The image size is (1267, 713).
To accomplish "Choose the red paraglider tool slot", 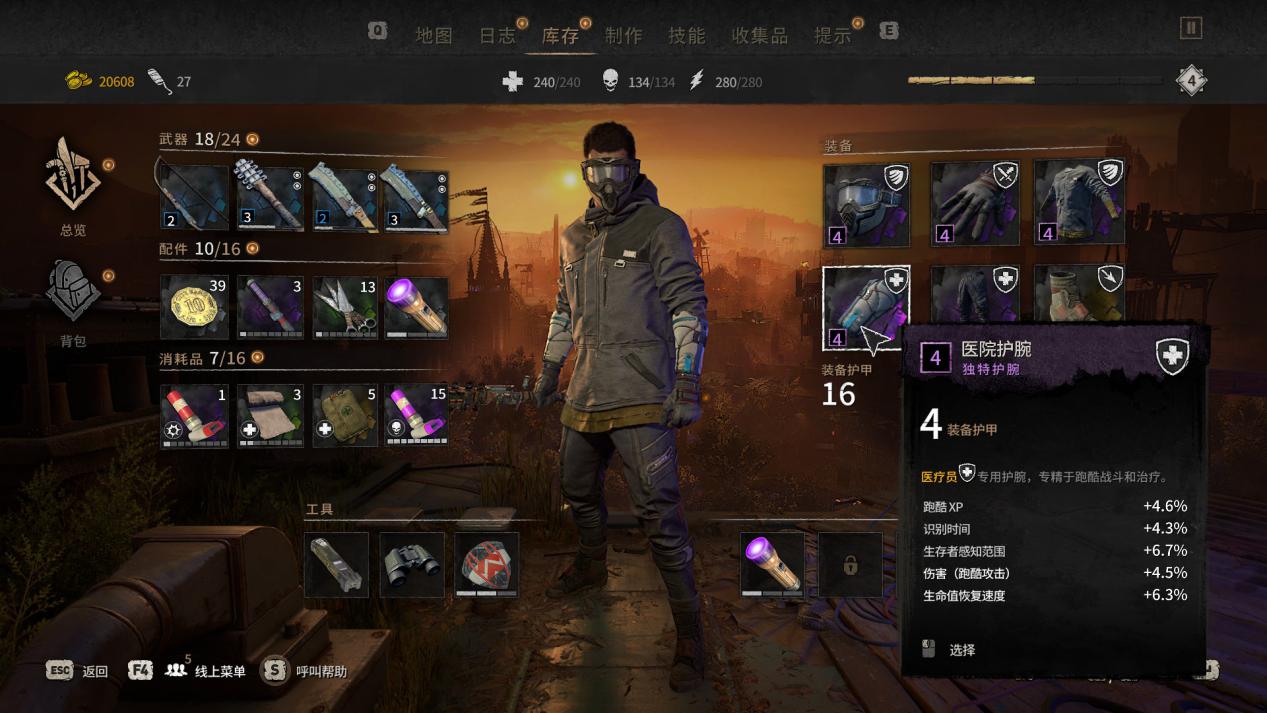I will click(487, 565).
